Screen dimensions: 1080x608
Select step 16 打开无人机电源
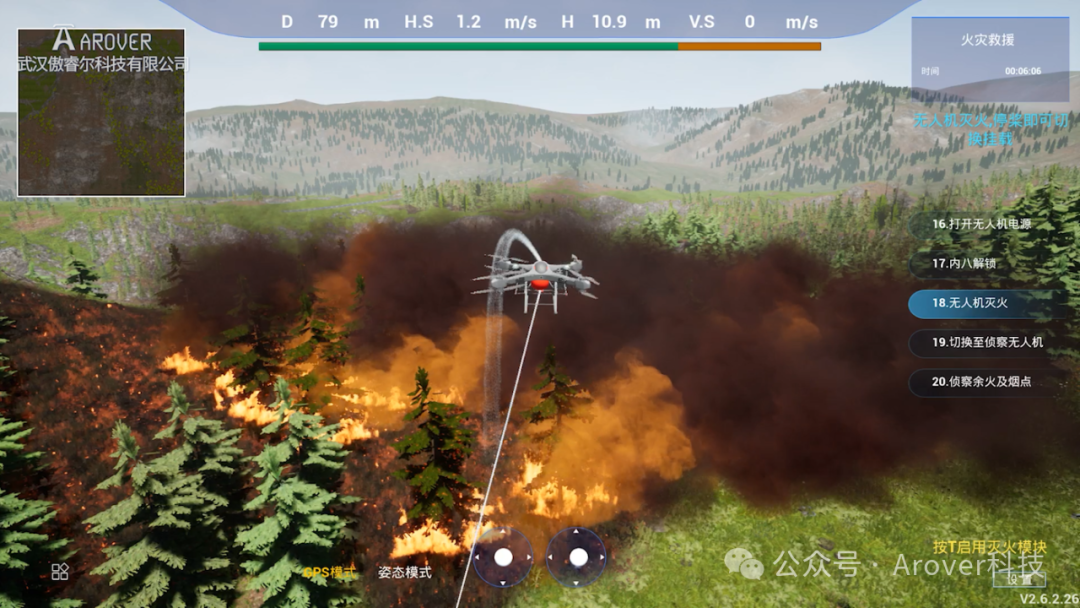point(981,224)
